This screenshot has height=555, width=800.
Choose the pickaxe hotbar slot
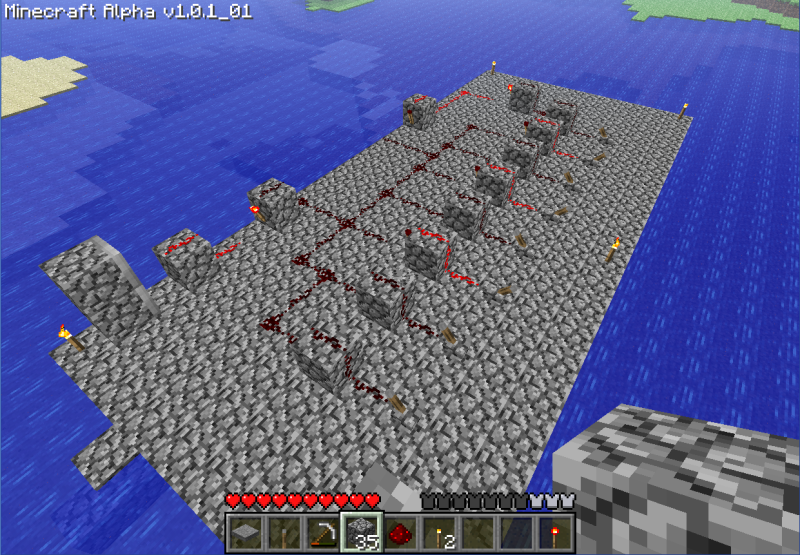[322, 531]
